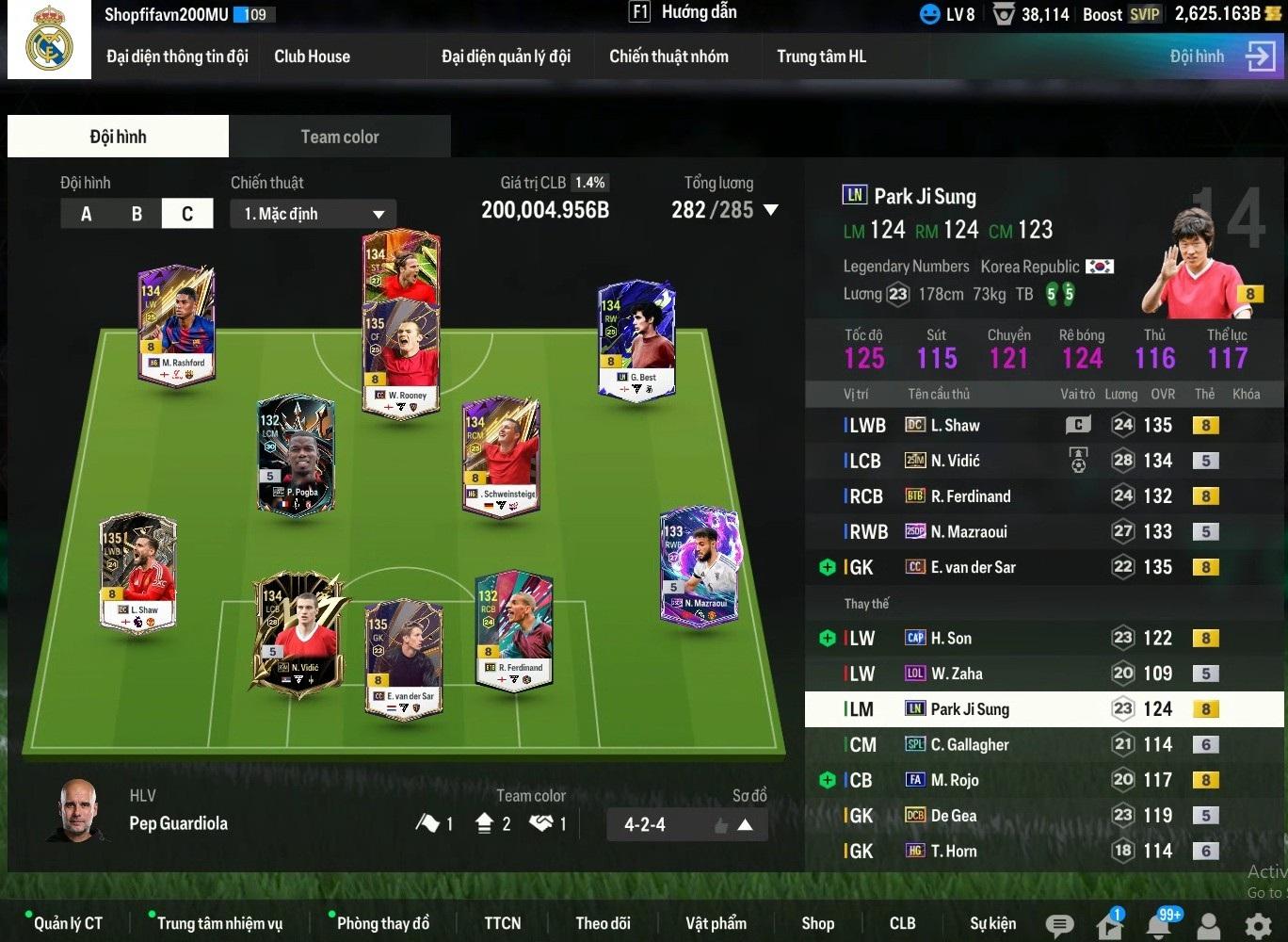The height and width of the screenshot is (942, 1288).
Task: Select M. Rashford player card
Action: pyautogui.click(x=177, y=325)
